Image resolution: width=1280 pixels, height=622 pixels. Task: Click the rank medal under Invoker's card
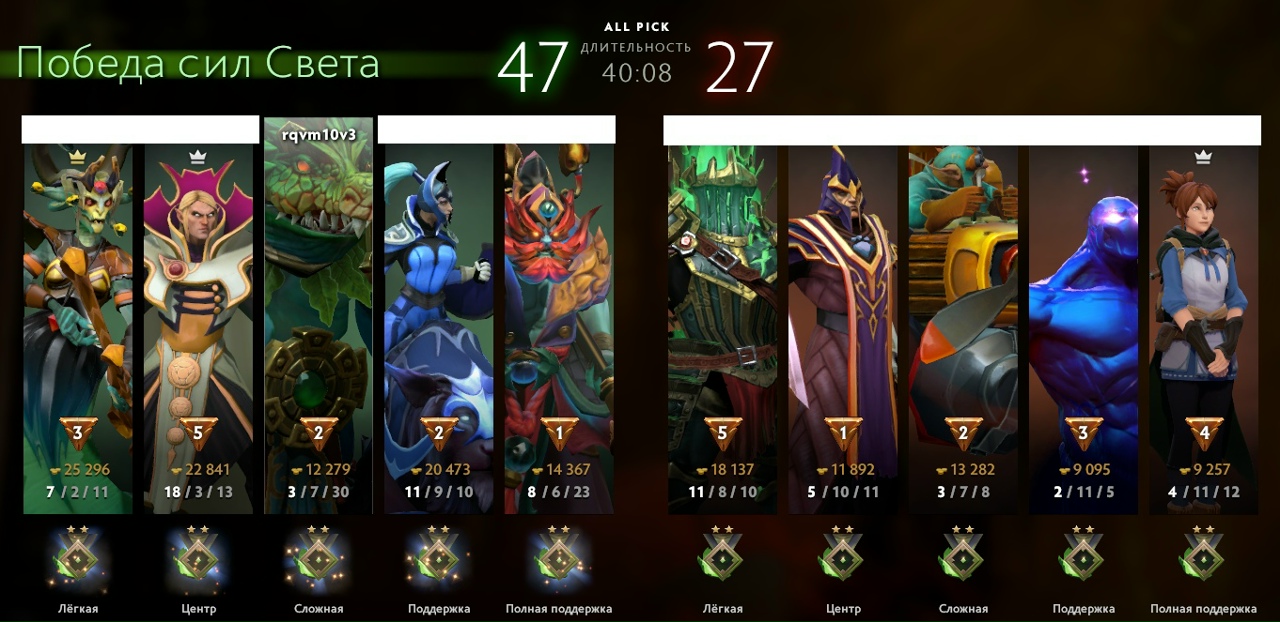point(198,558)
